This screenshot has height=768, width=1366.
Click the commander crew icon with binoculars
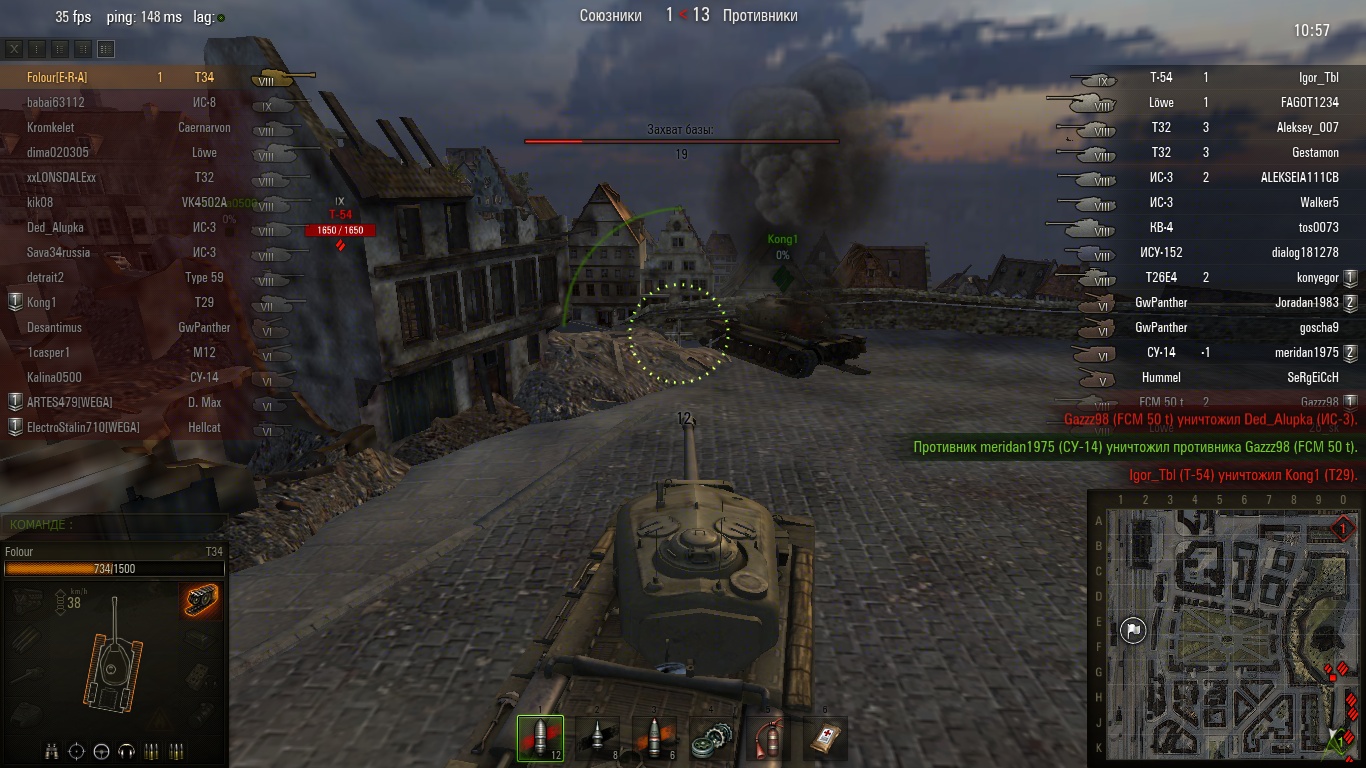(53, 751)
